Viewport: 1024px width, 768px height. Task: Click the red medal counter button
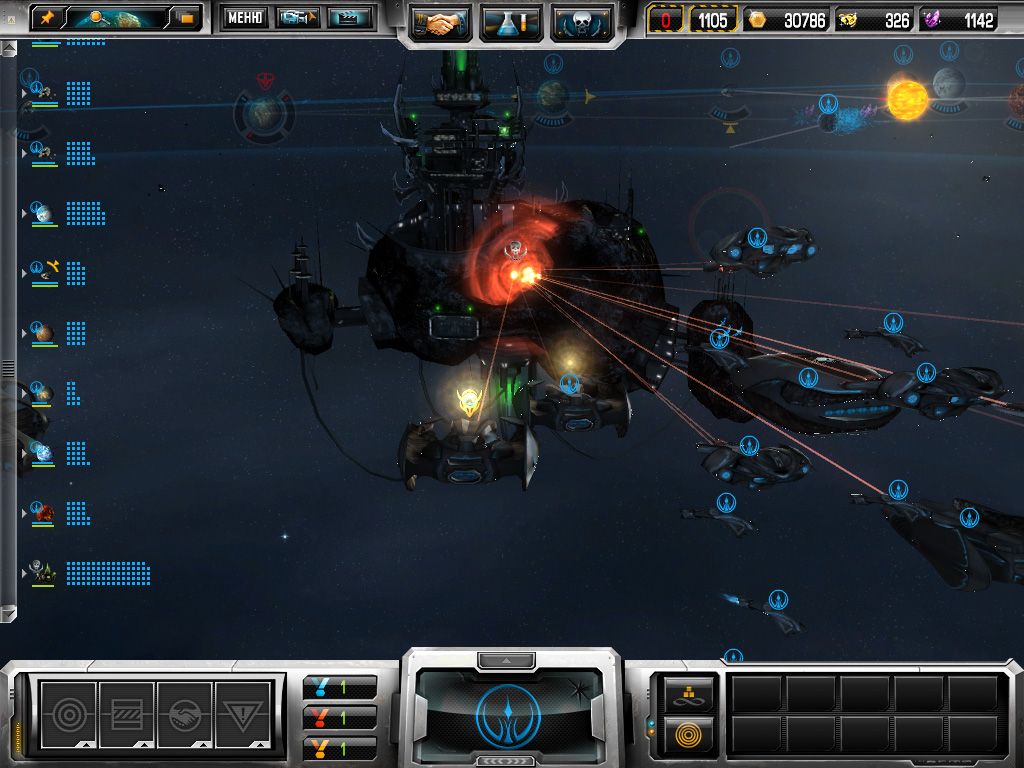coord(340,717)
